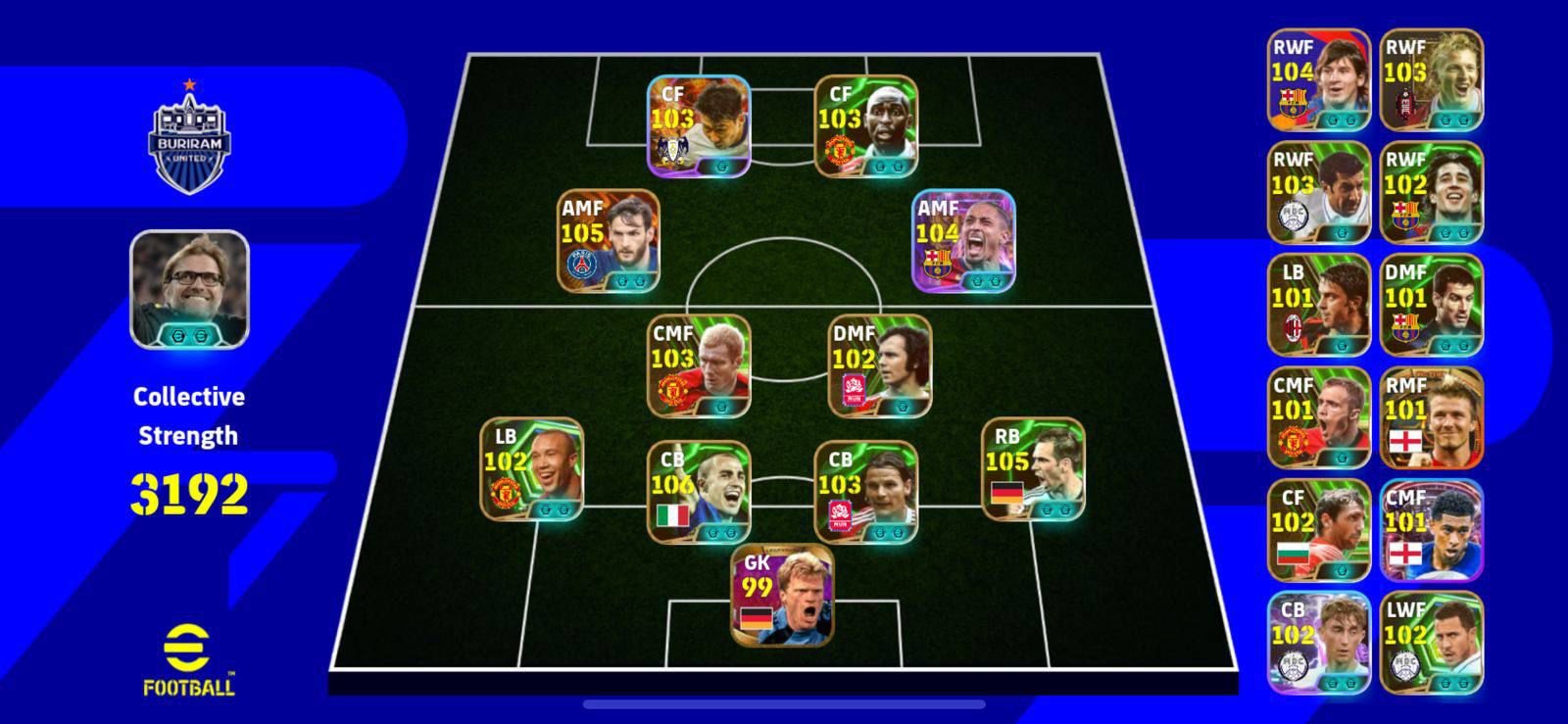This screenshot has height=724, width=1568.
Task: Select the 104-rated RWF substitute
Action: [x=1318, y=79]
